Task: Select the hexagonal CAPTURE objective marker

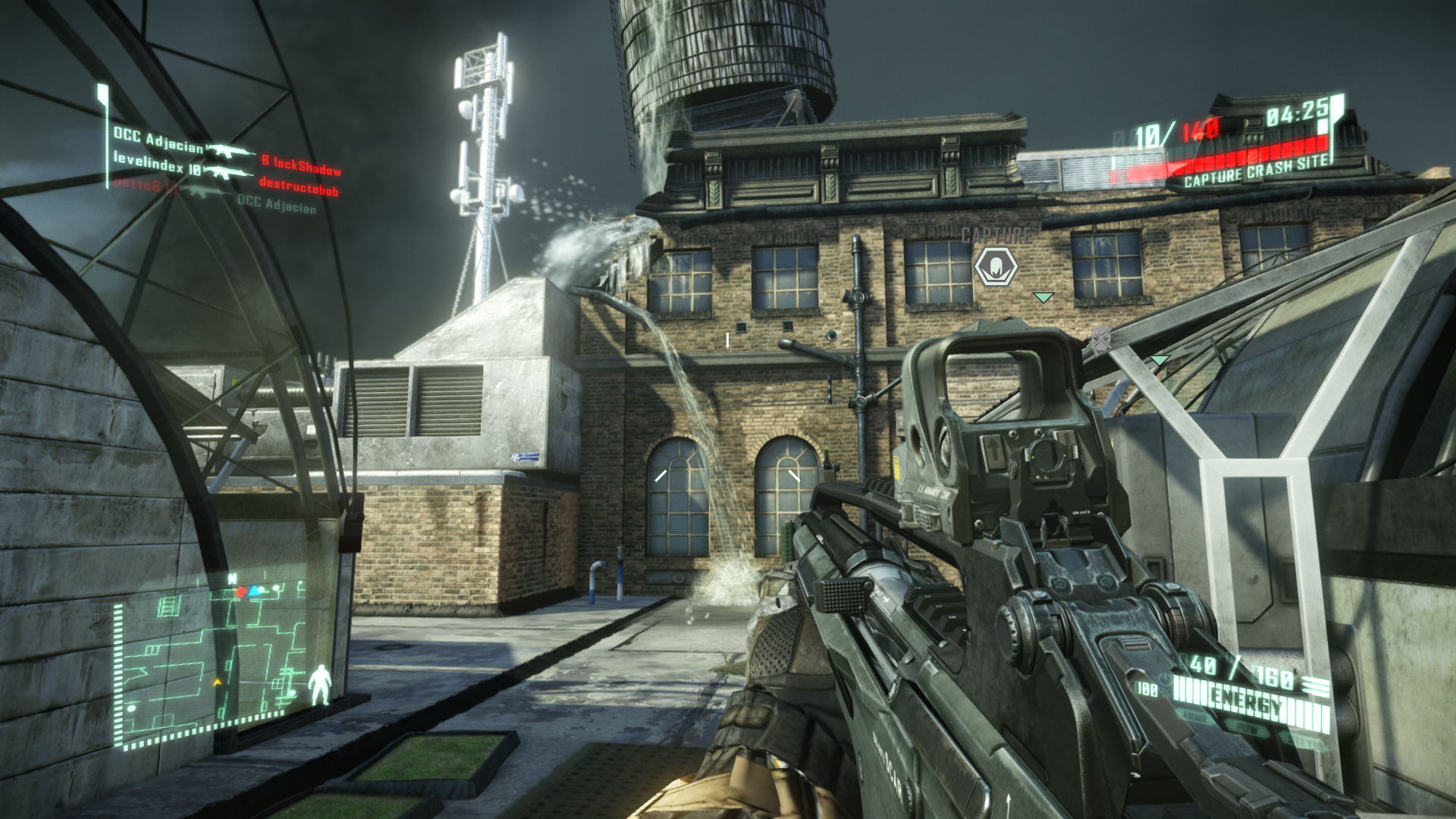Action: coord(996,267)
